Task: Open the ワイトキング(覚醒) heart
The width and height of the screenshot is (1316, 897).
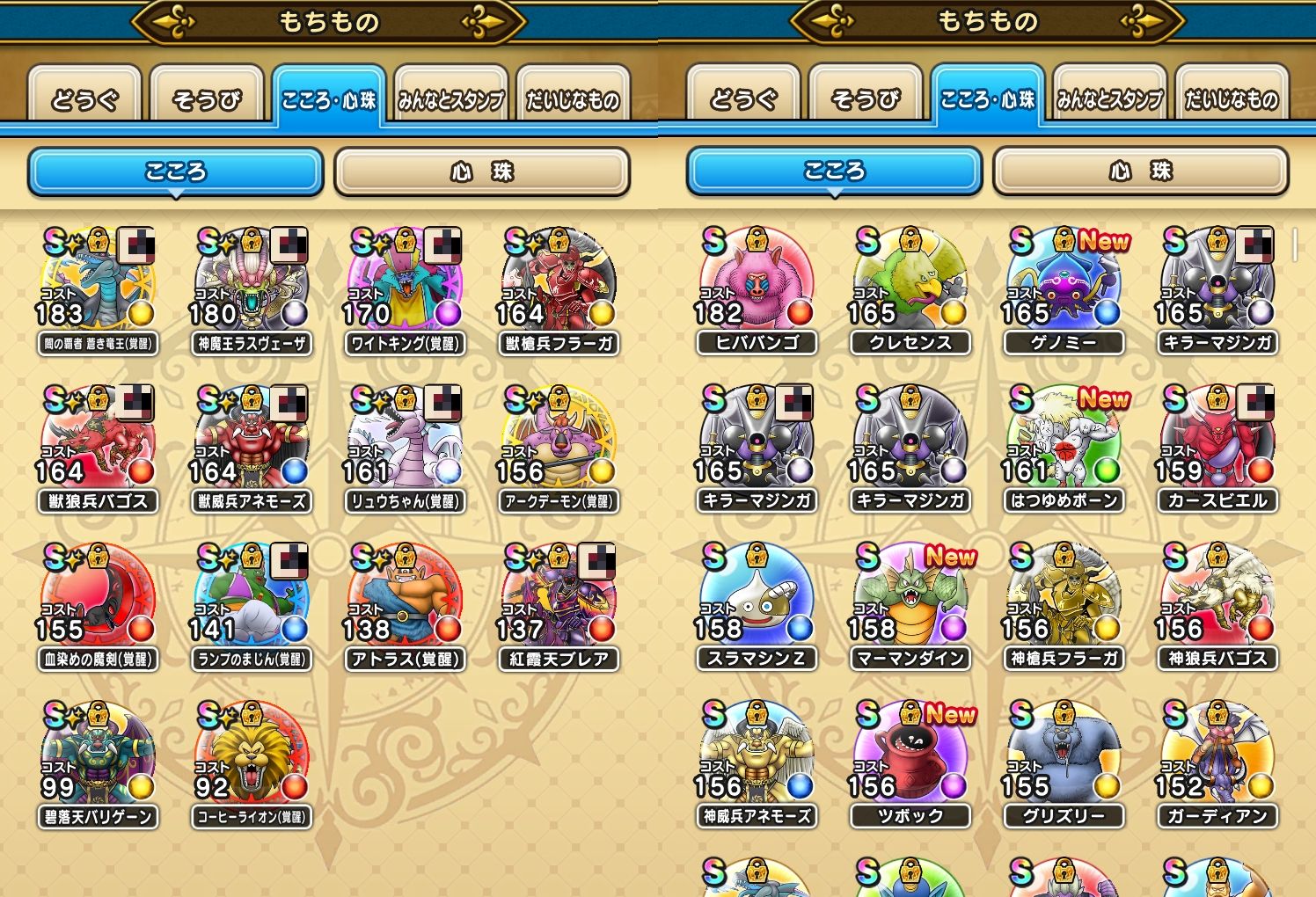Action: pyautogui.click(x=405, y=281)
